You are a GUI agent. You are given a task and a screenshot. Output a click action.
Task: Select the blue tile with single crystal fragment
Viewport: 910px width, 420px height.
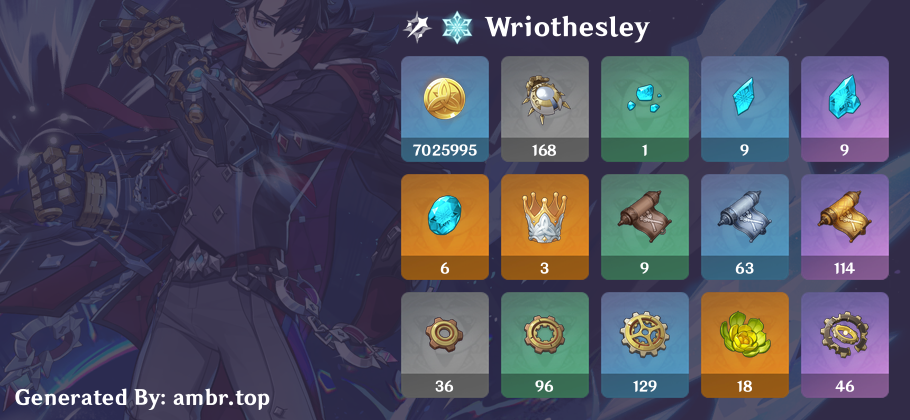(744, 108)
